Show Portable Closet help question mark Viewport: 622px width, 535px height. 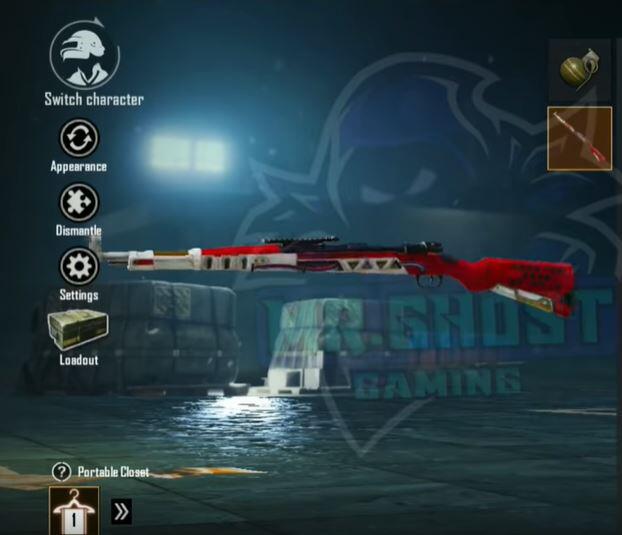[x=61, y=471]
